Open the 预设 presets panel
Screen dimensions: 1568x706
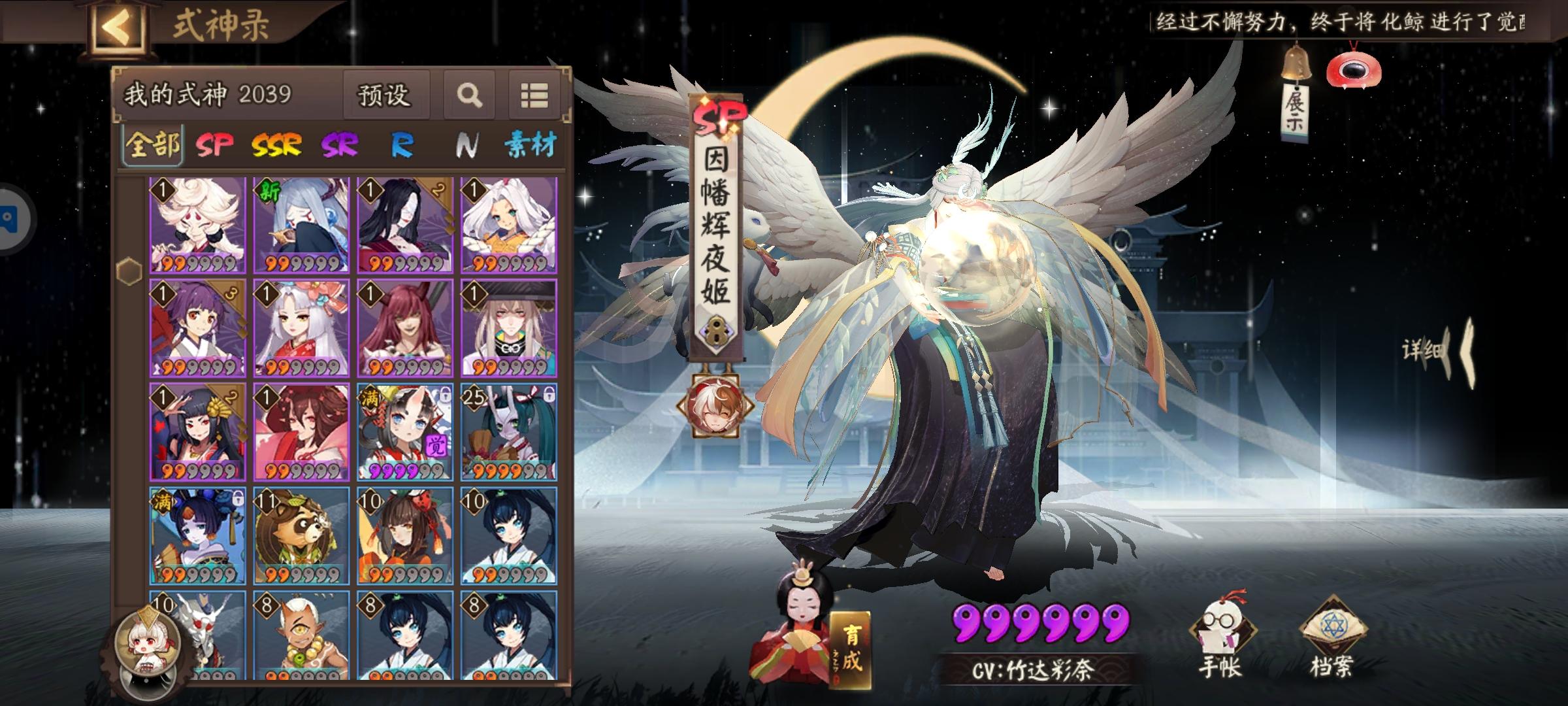(384, 96)
